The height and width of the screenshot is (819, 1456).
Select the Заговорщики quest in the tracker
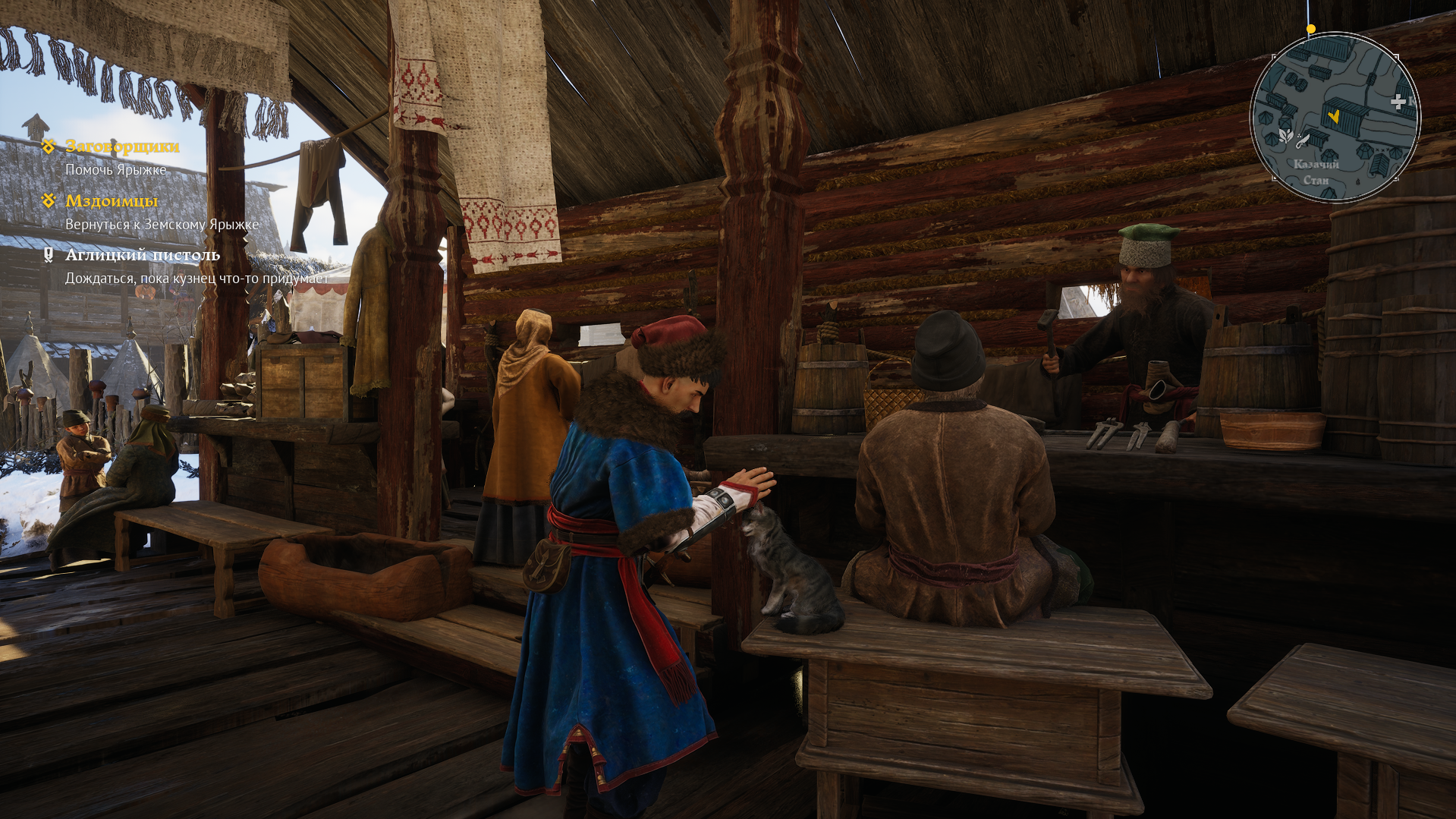(x=122, y=146)
